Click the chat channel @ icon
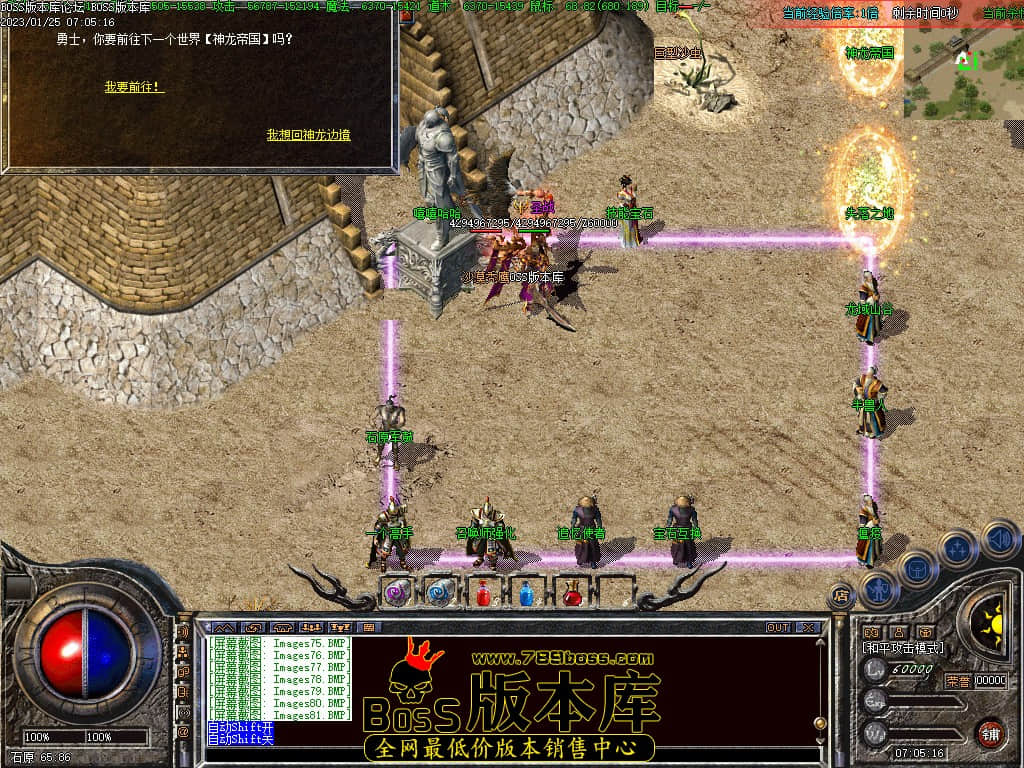This screenshot has width=1024, height=768. coord(183,733)
